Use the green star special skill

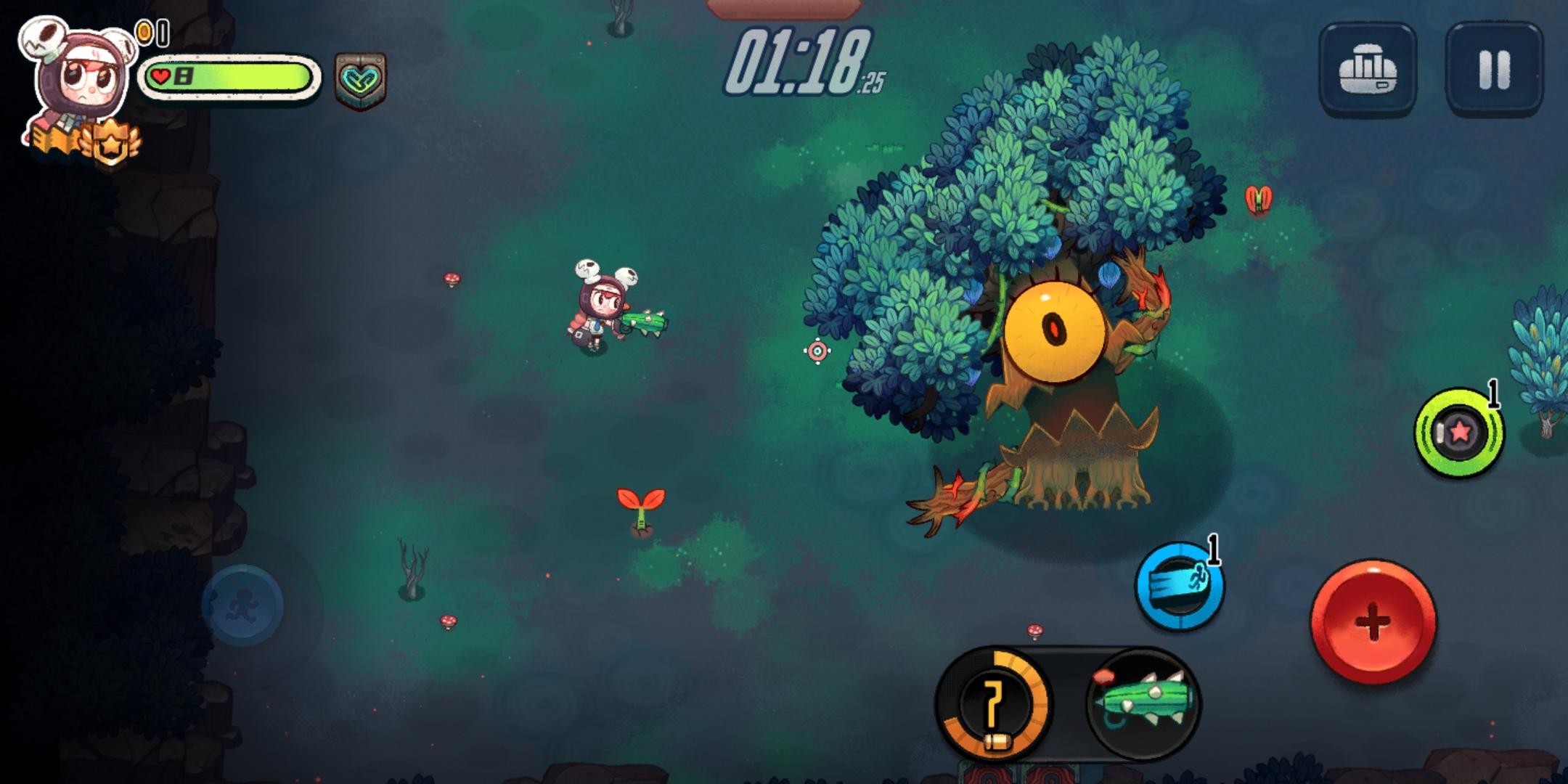(x=1458, y=433)
